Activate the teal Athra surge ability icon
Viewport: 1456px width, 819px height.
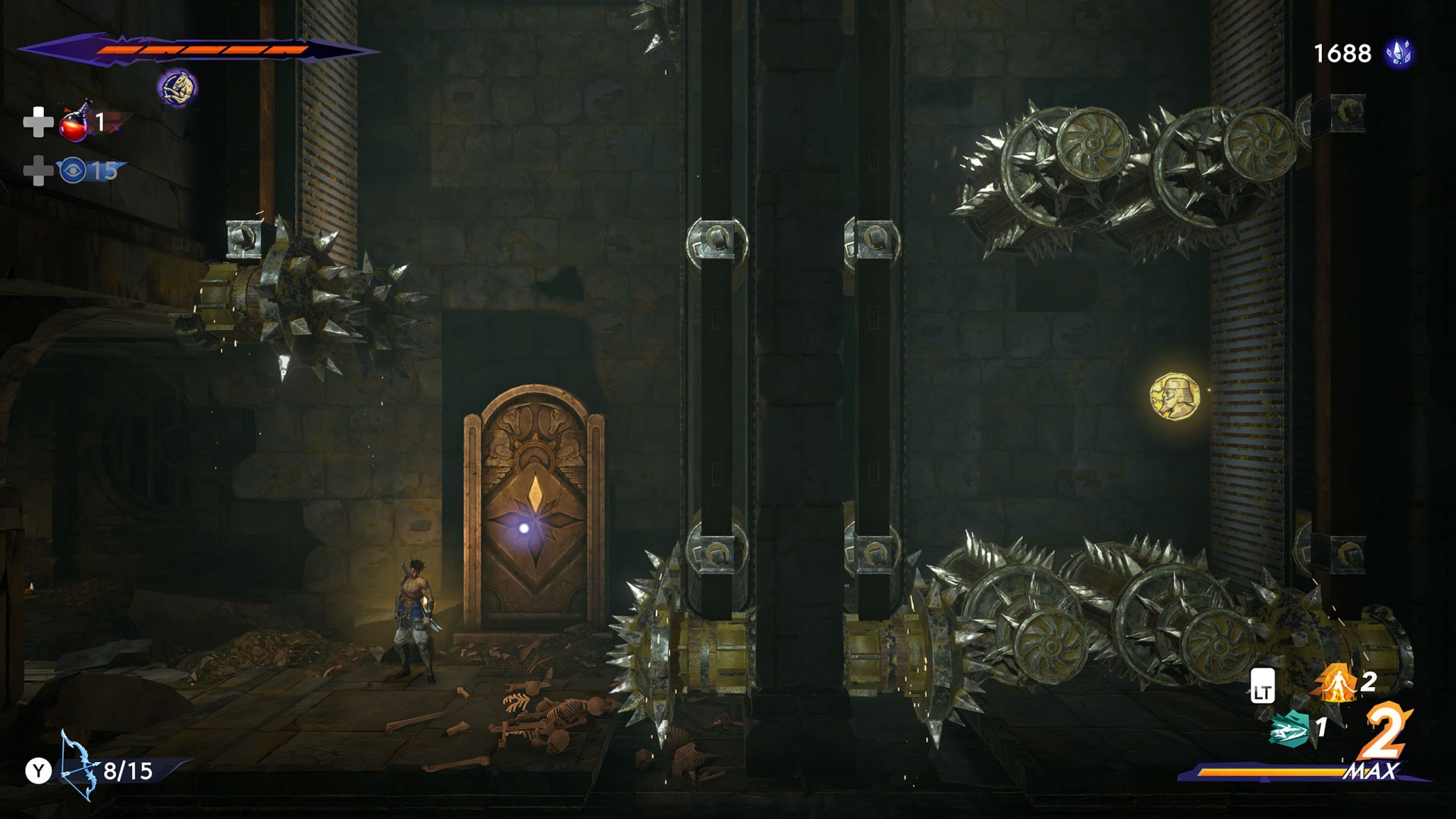click(x=1290, y=729)
